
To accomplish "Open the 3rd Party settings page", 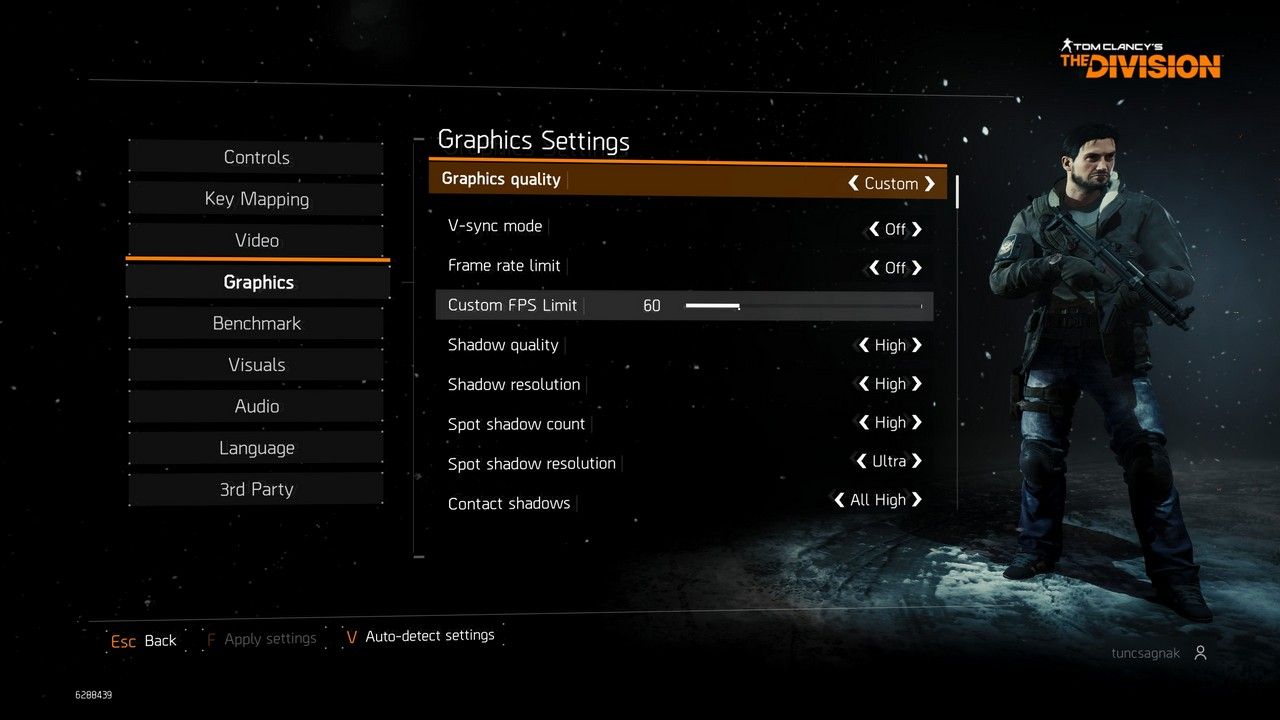I will pyautogui.click(x=256, y=489).
